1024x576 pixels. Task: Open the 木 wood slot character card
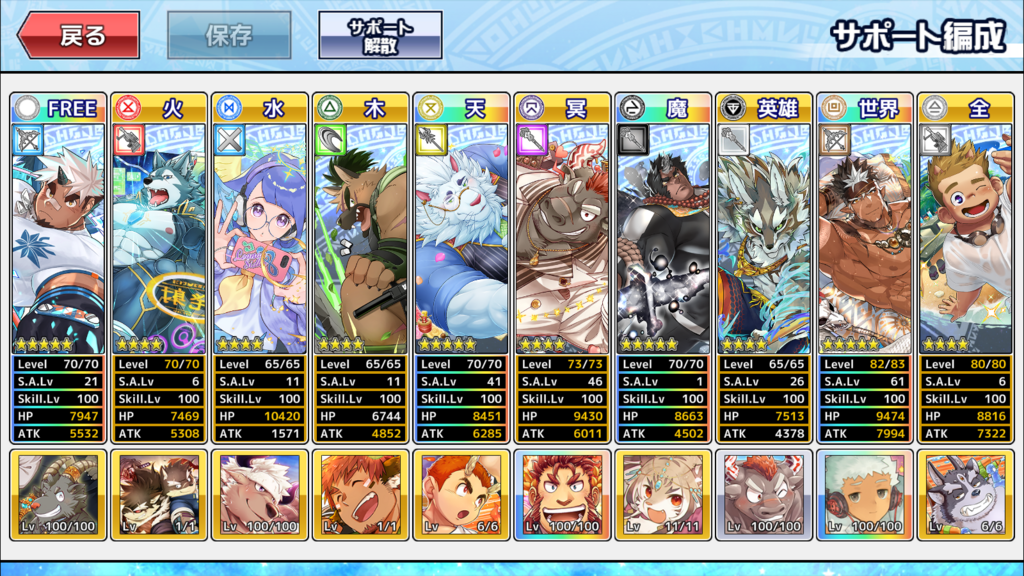(360, 240)
